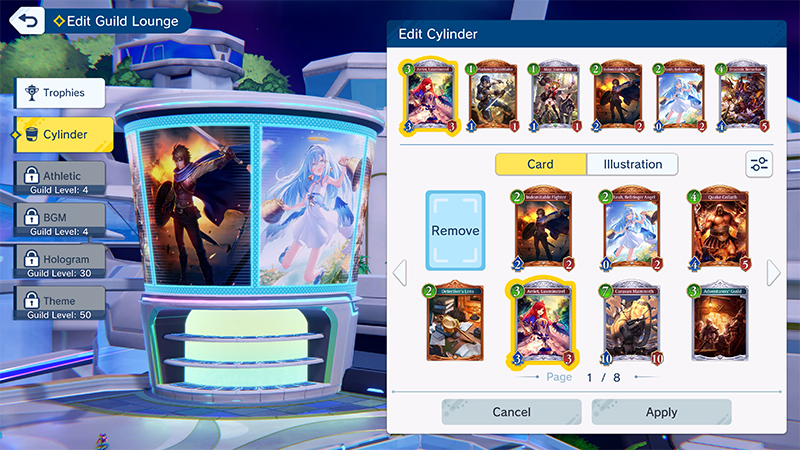Choose the Remove card slot

[455, 231]
